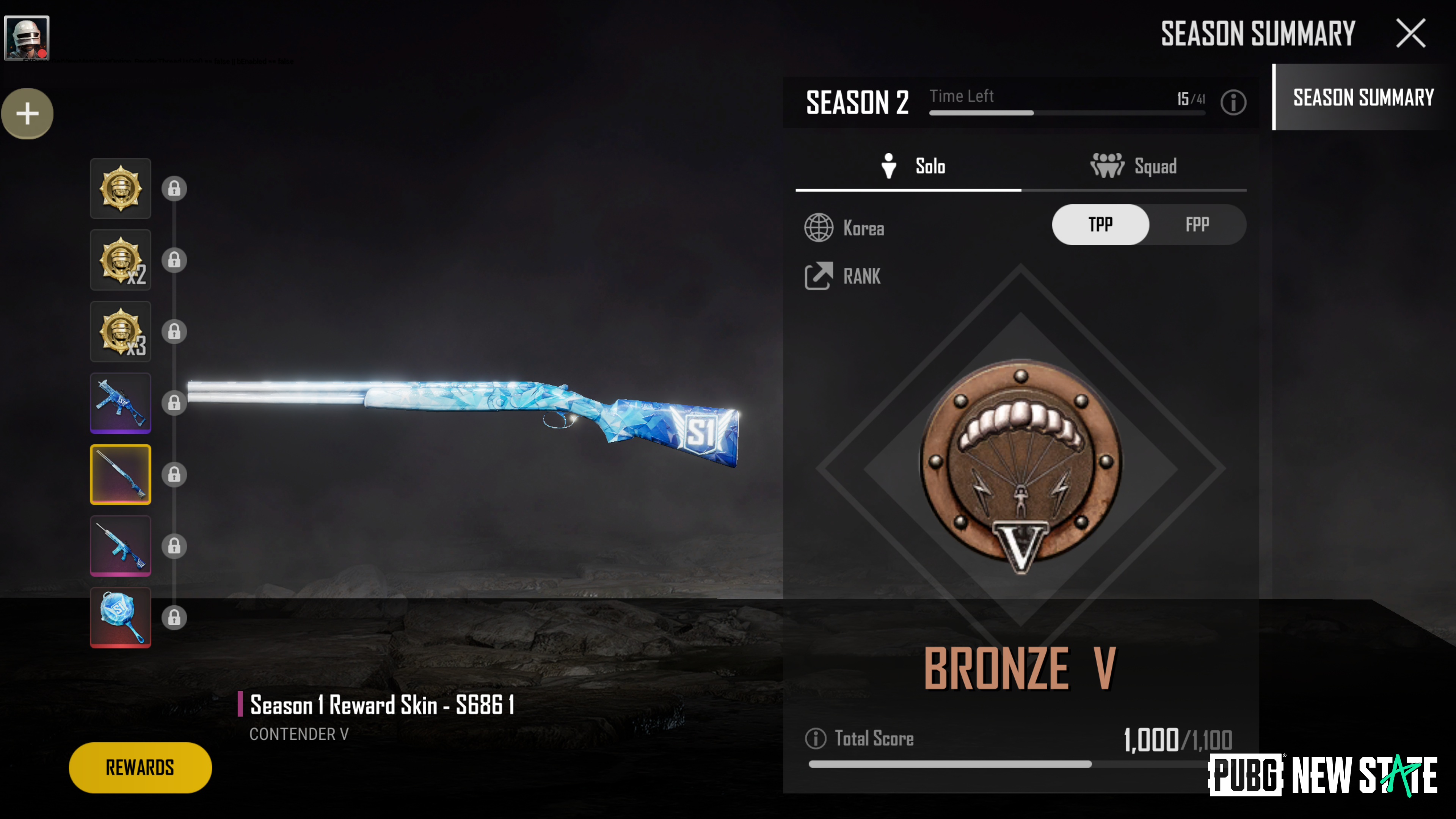Select the Solo tab
The width and height of the screenshot is (1456, 819).
(912, 166)
